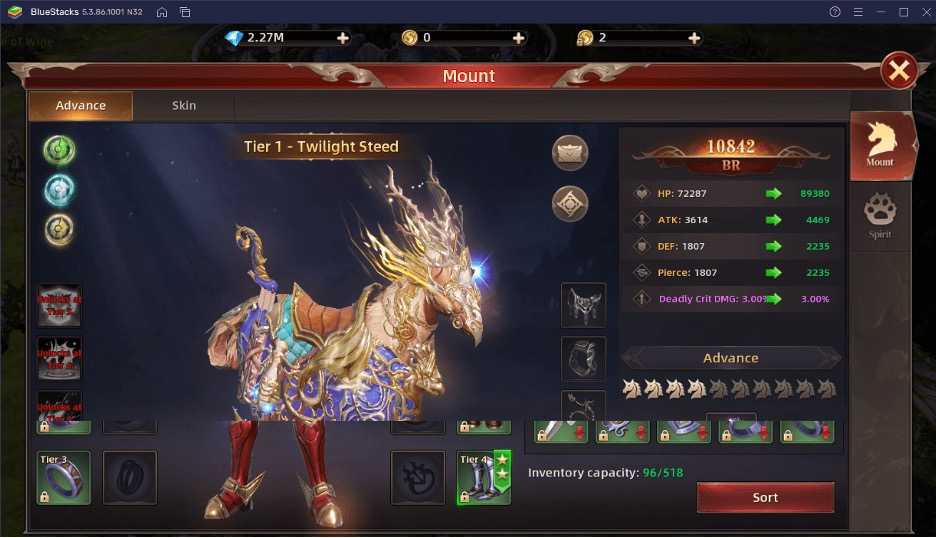Close the Mount window
The width and height of the screenshot is (936, 538).
pyautogui.click(x=899, y=70)
